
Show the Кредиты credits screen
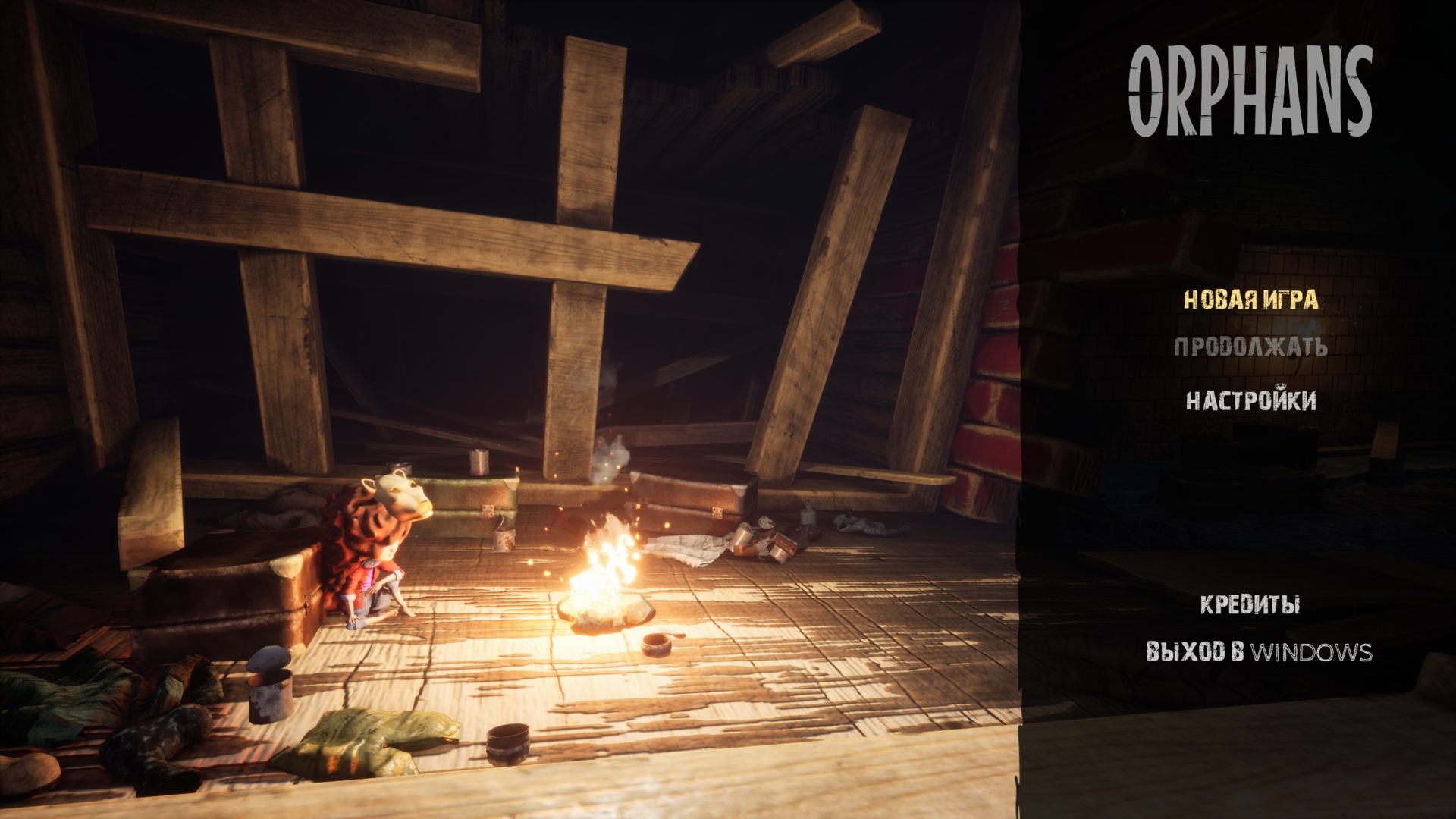tap(1250, 605)
